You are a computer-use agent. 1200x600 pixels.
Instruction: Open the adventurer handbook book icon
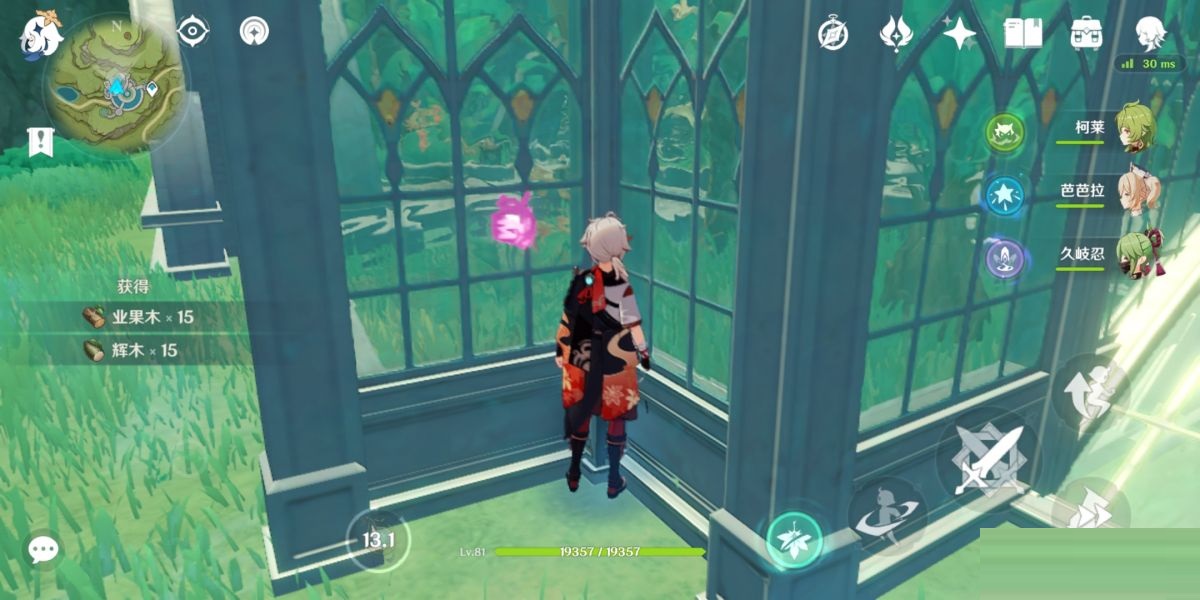(x=1023, y=34)
